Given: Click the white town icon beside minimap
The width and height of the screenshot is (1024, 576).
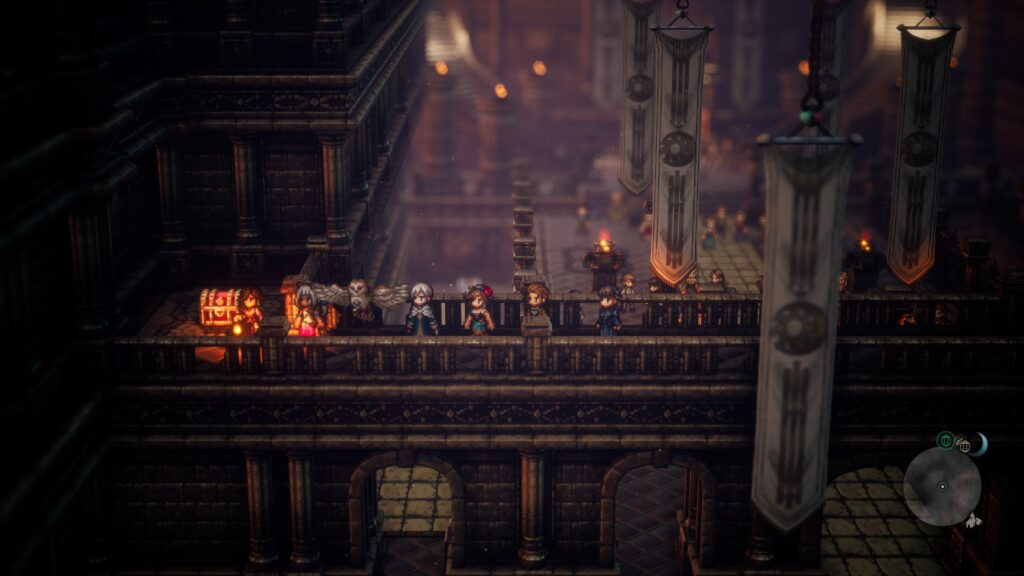Looking at the screenshot, I should pos(973,520).
